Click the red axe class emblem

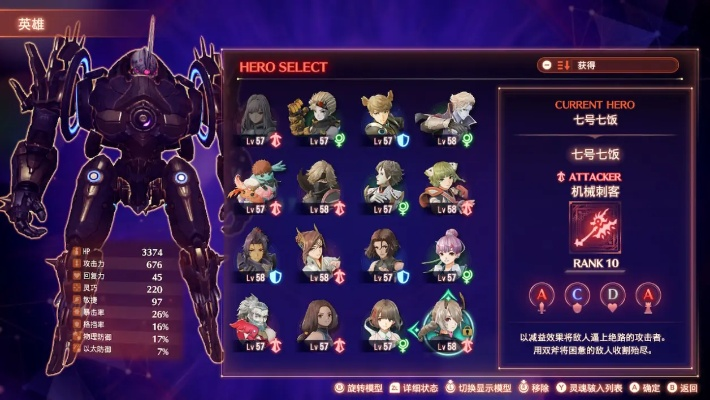click(x=595, y=226)
